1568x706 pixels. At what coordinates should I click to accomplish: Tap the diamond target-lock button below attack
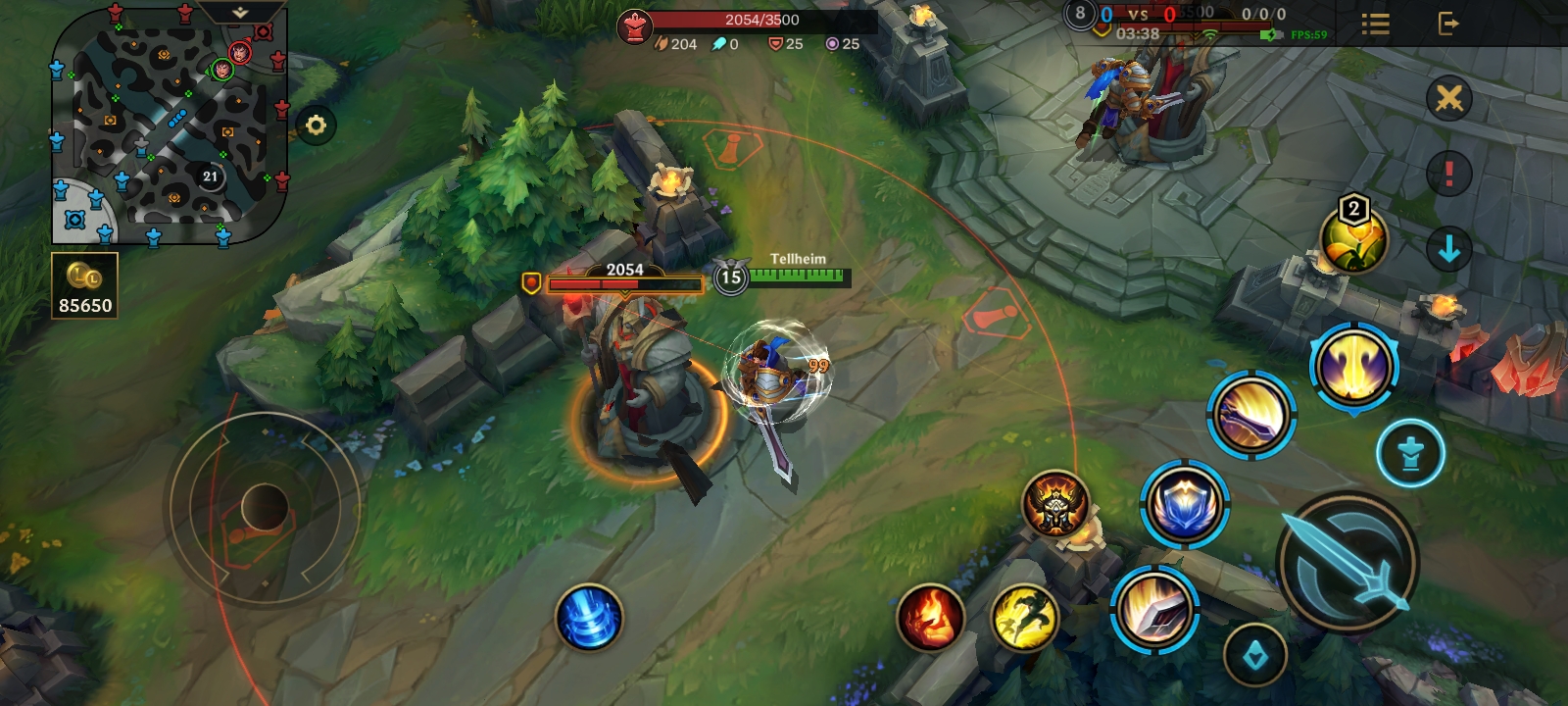(1255, 656)
